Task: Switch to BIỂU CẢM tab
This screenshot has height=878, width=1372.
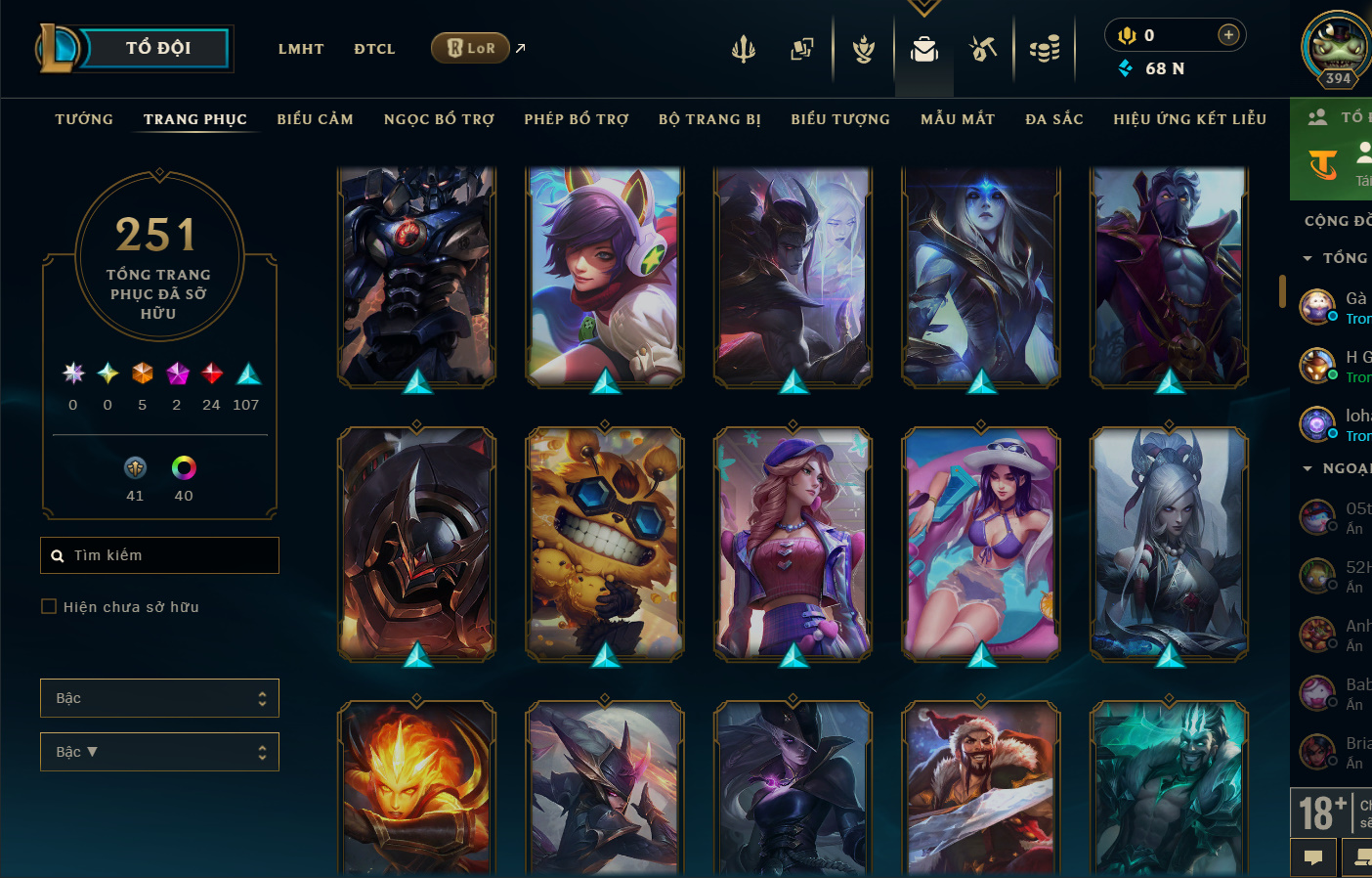Action: (x=315, y=119)
